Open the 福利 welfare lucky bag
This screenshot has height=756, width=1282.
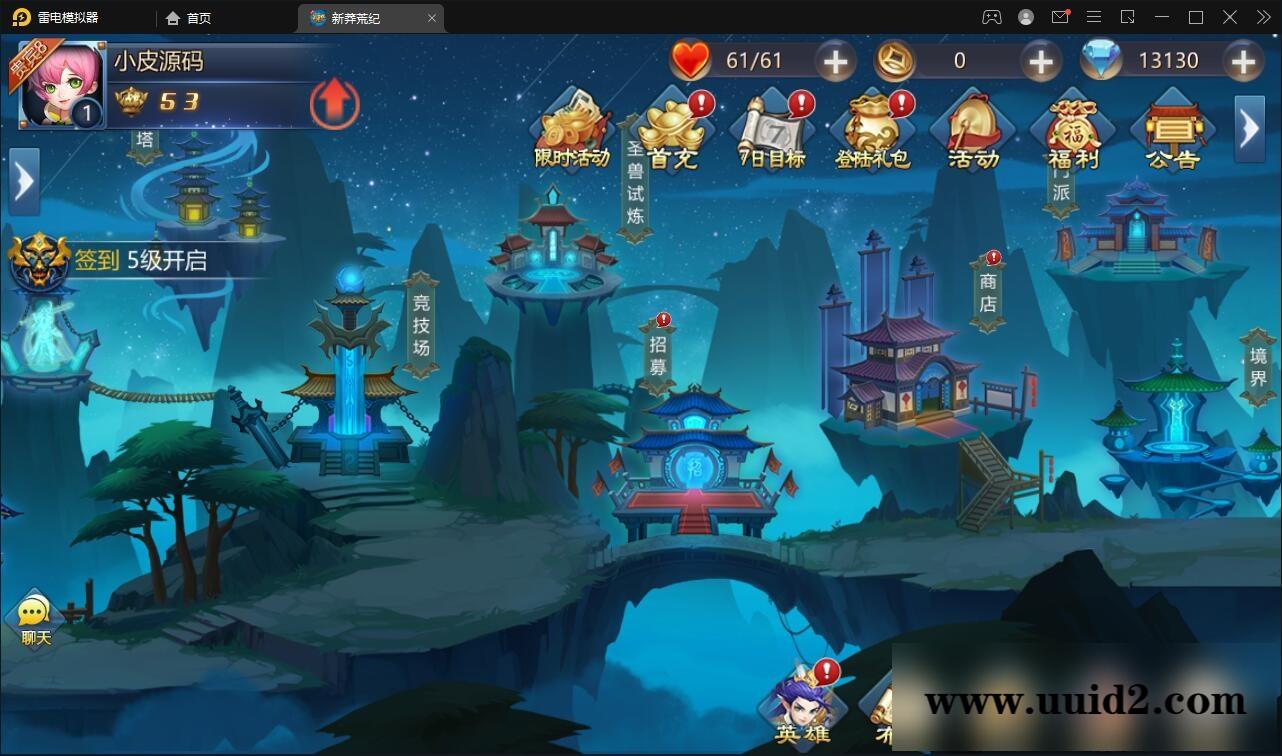pos(1072,125)
